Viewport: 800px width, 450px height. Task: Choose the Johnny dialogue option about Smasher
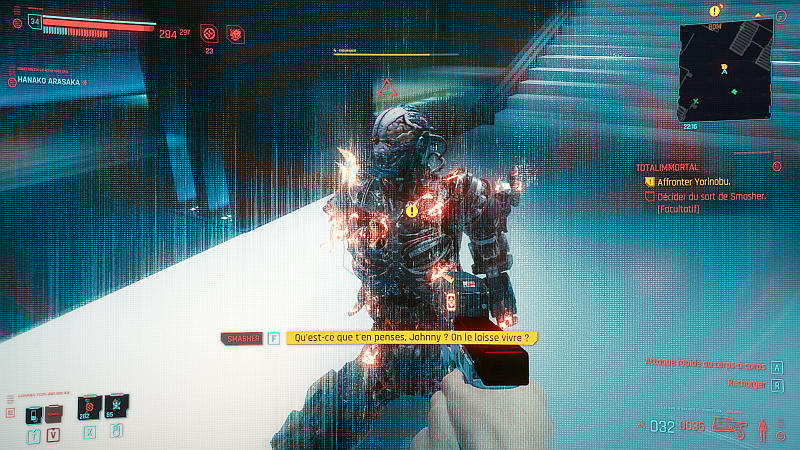(411, 339)
